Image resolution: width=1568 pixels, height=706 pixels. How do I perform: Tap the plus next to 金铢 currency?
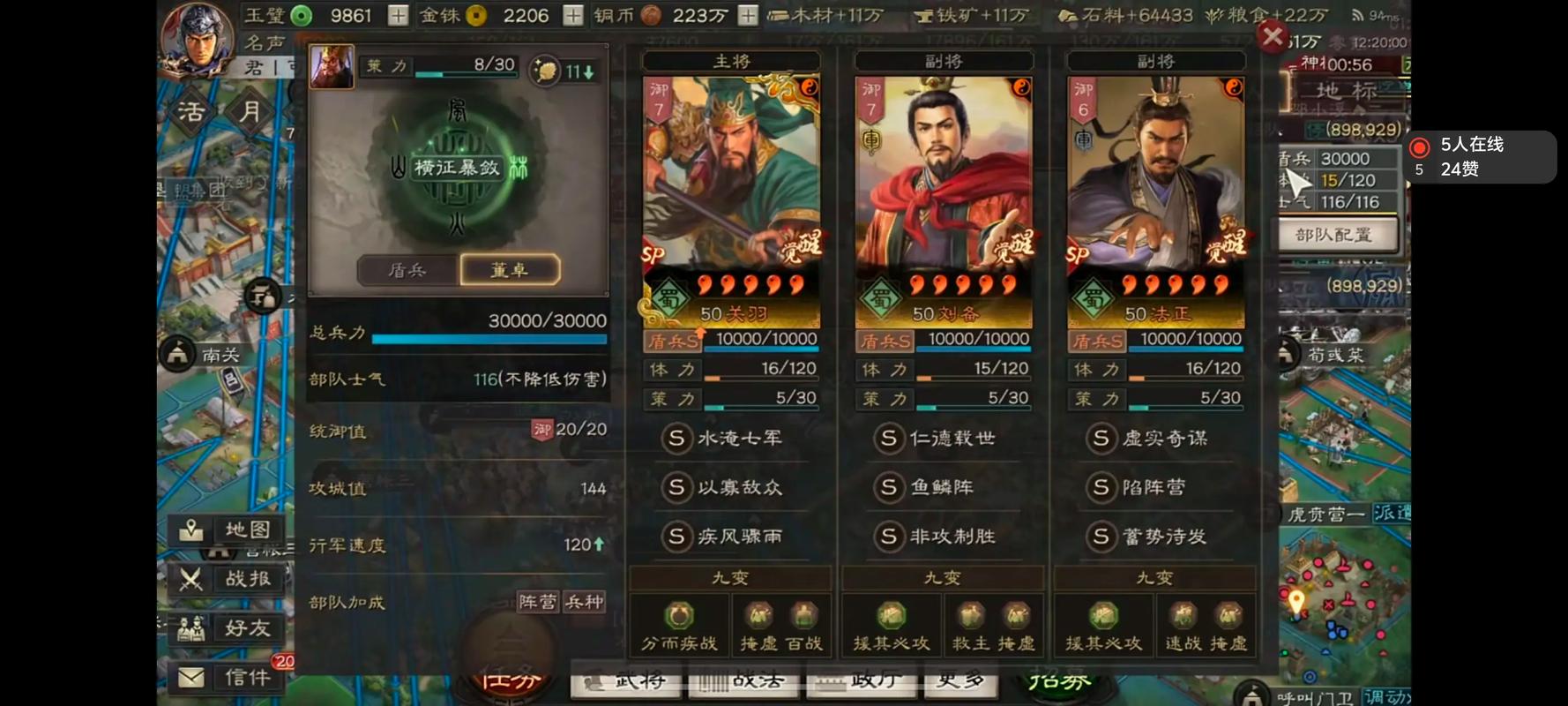point(571,15)
